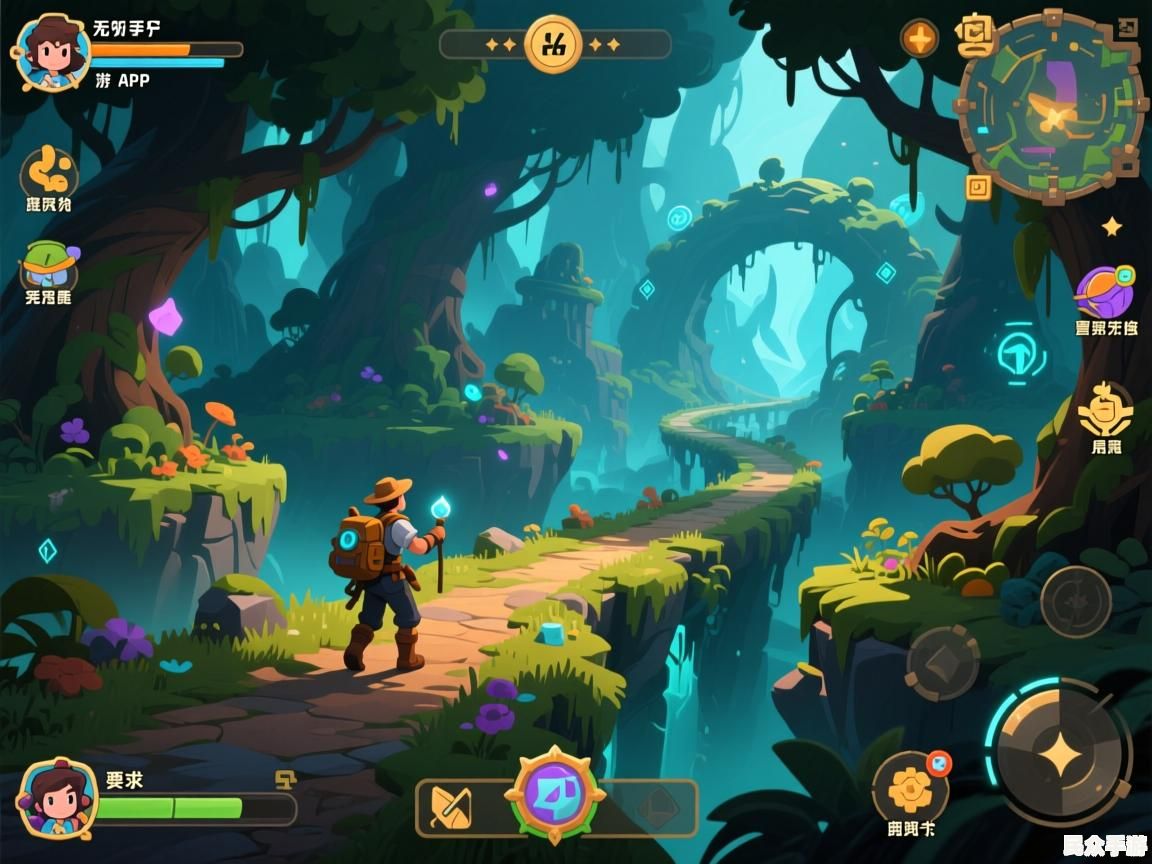
Task: Select the golden tablet icon above the minimap
Action: (x=974, y=36)
